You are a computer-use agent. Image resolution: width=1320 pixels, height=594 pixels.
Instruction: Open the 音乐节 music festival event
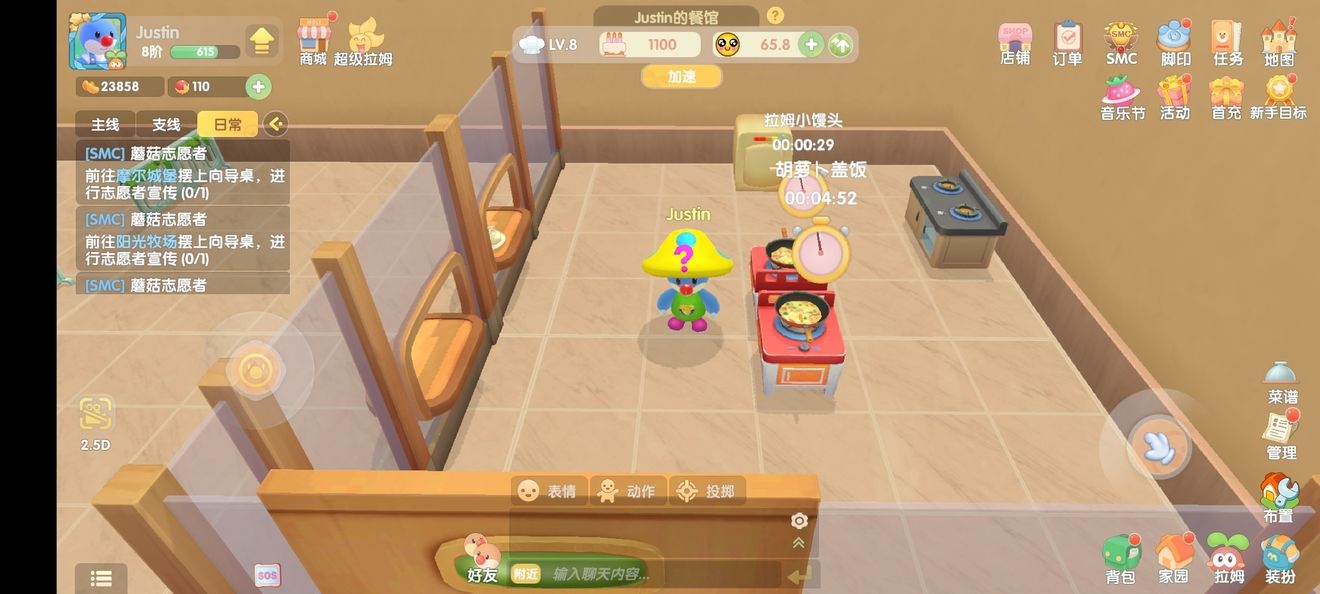1122,97
